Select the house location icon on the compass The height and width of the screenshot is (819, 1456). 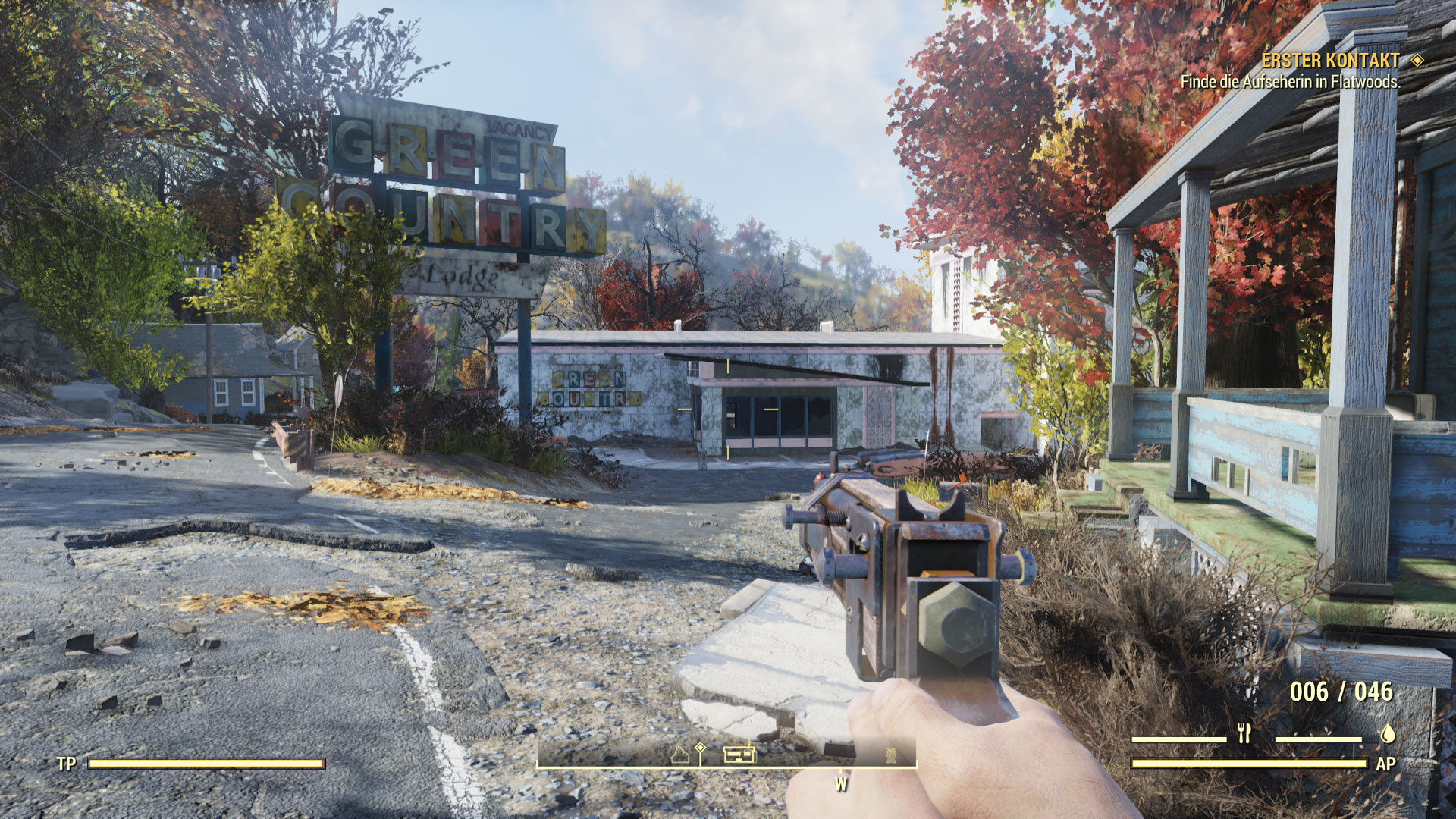680,755
